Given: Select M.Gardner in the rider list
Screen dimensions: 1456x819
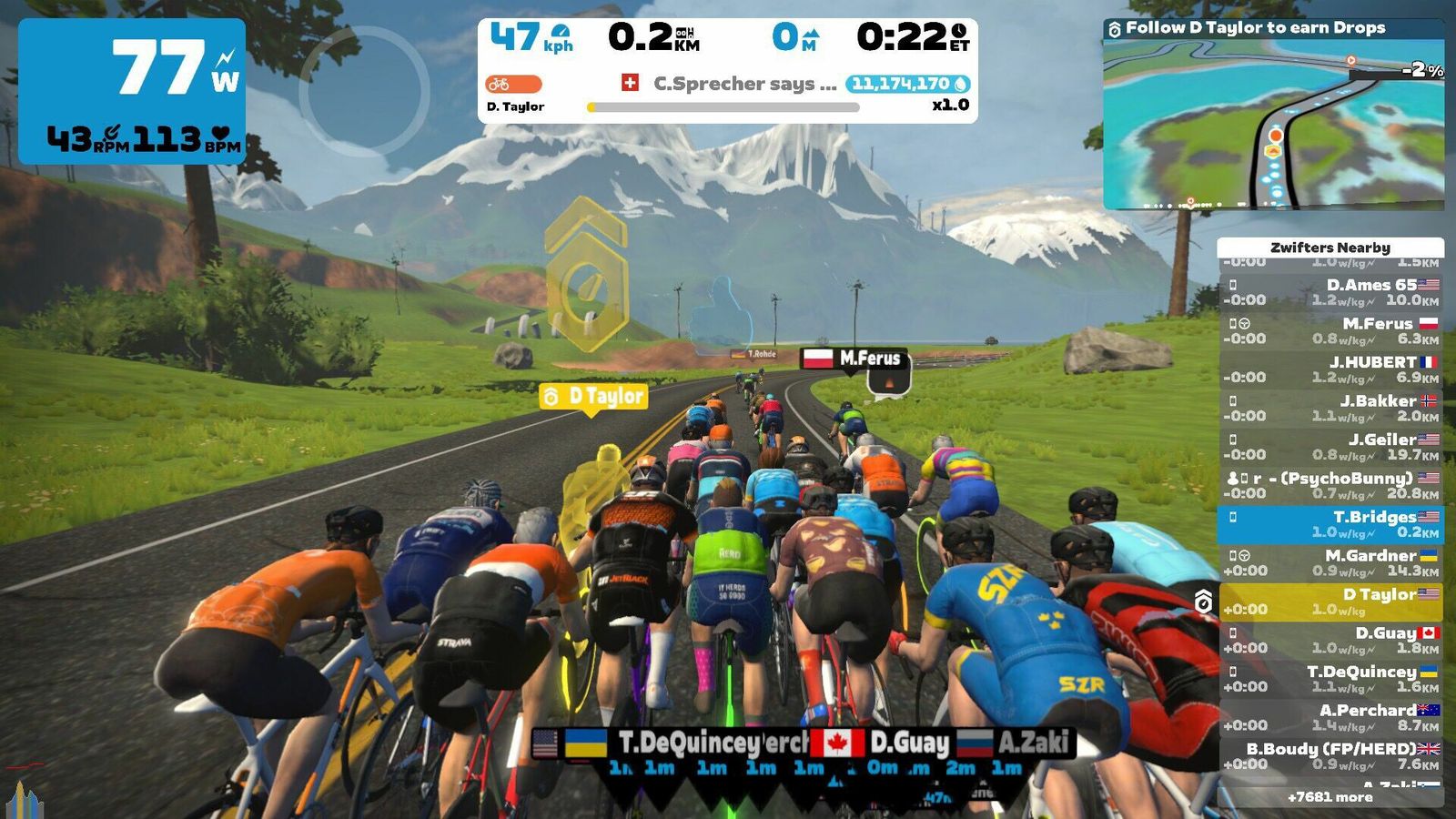Looking at the screenshot, I should click(x=1330, y=562).
